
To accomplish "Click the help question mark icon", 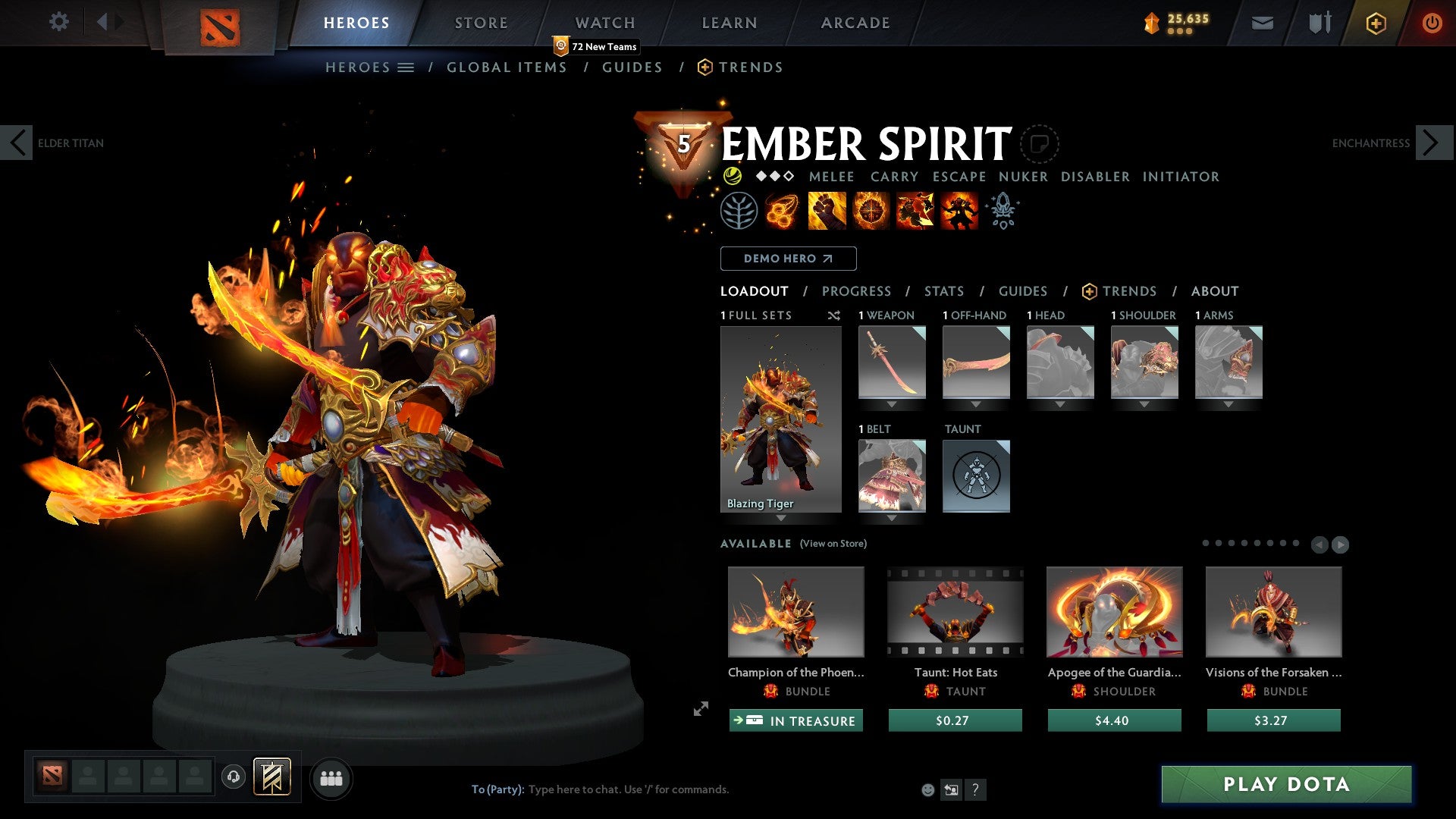I will coord(975,789).
